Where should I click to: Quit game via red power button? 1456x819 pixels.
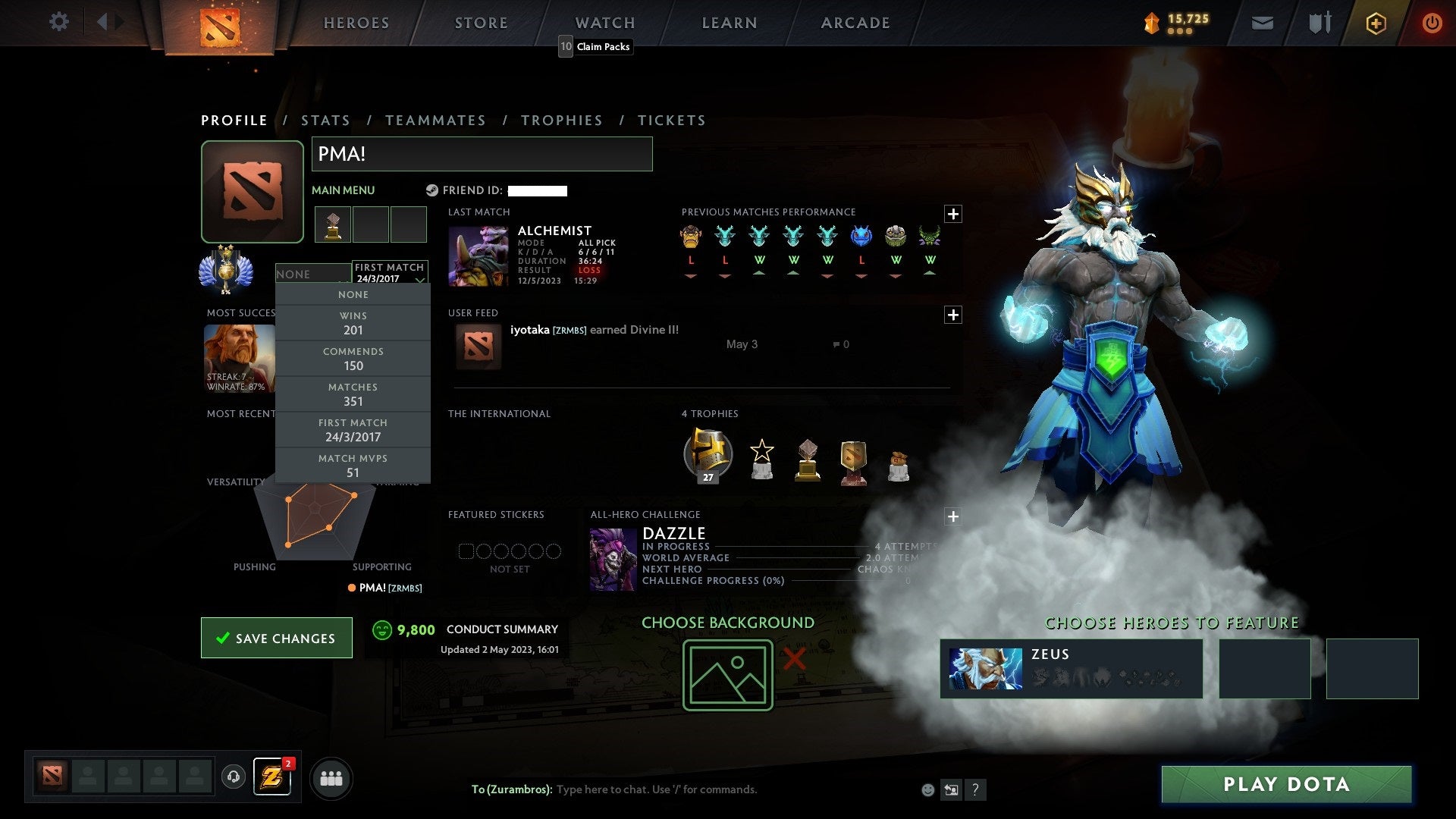tap(1432, 23)
